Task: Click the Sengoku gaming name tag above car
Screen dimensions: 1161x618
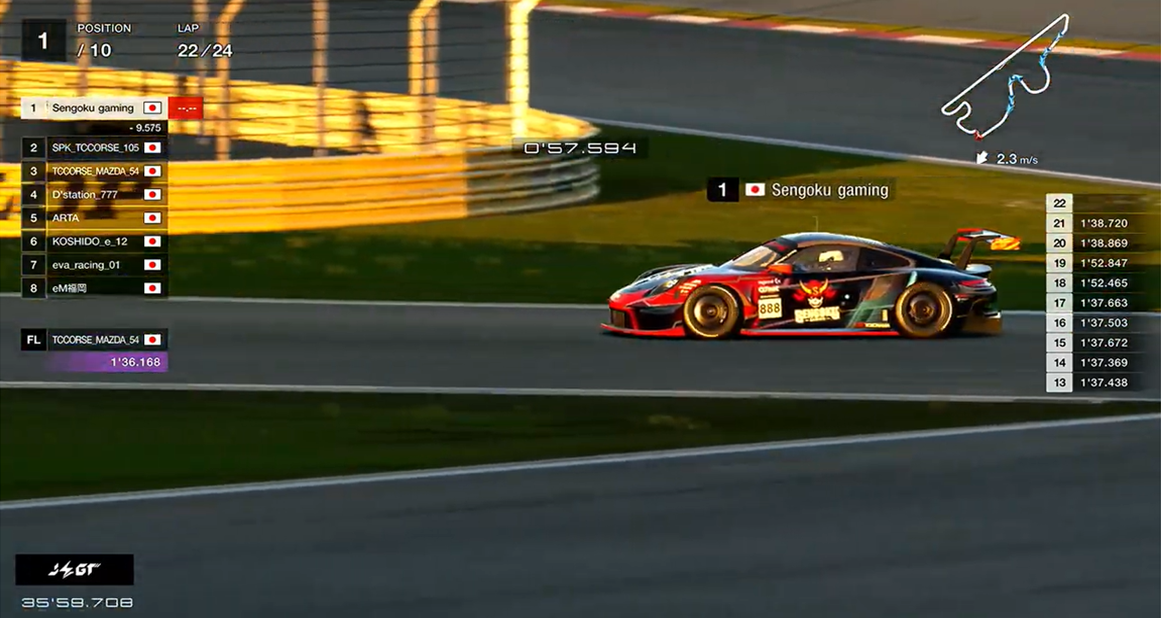Action: click(x=799, y=190)
